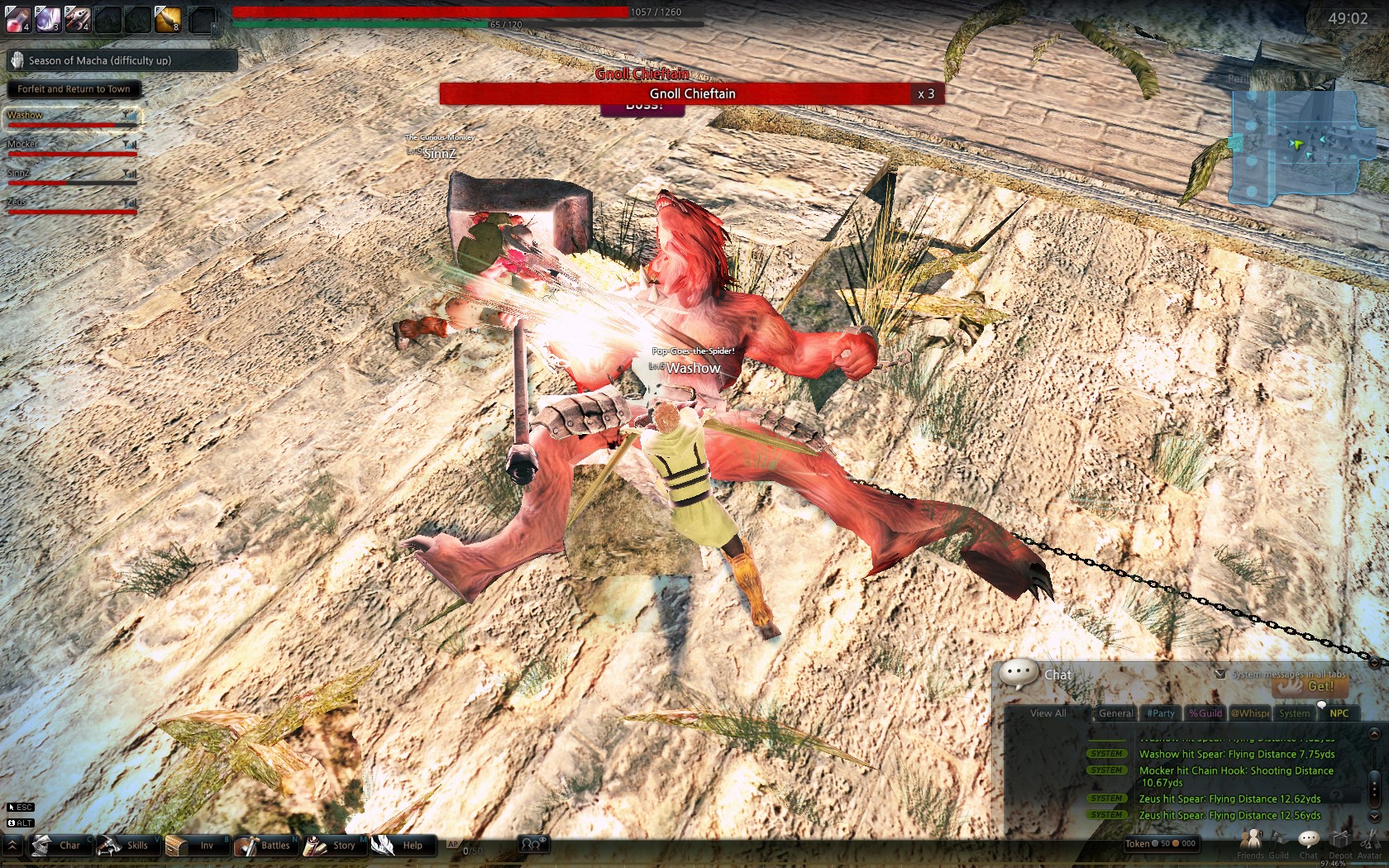Open the Friends list icon

pos(1250,842)
